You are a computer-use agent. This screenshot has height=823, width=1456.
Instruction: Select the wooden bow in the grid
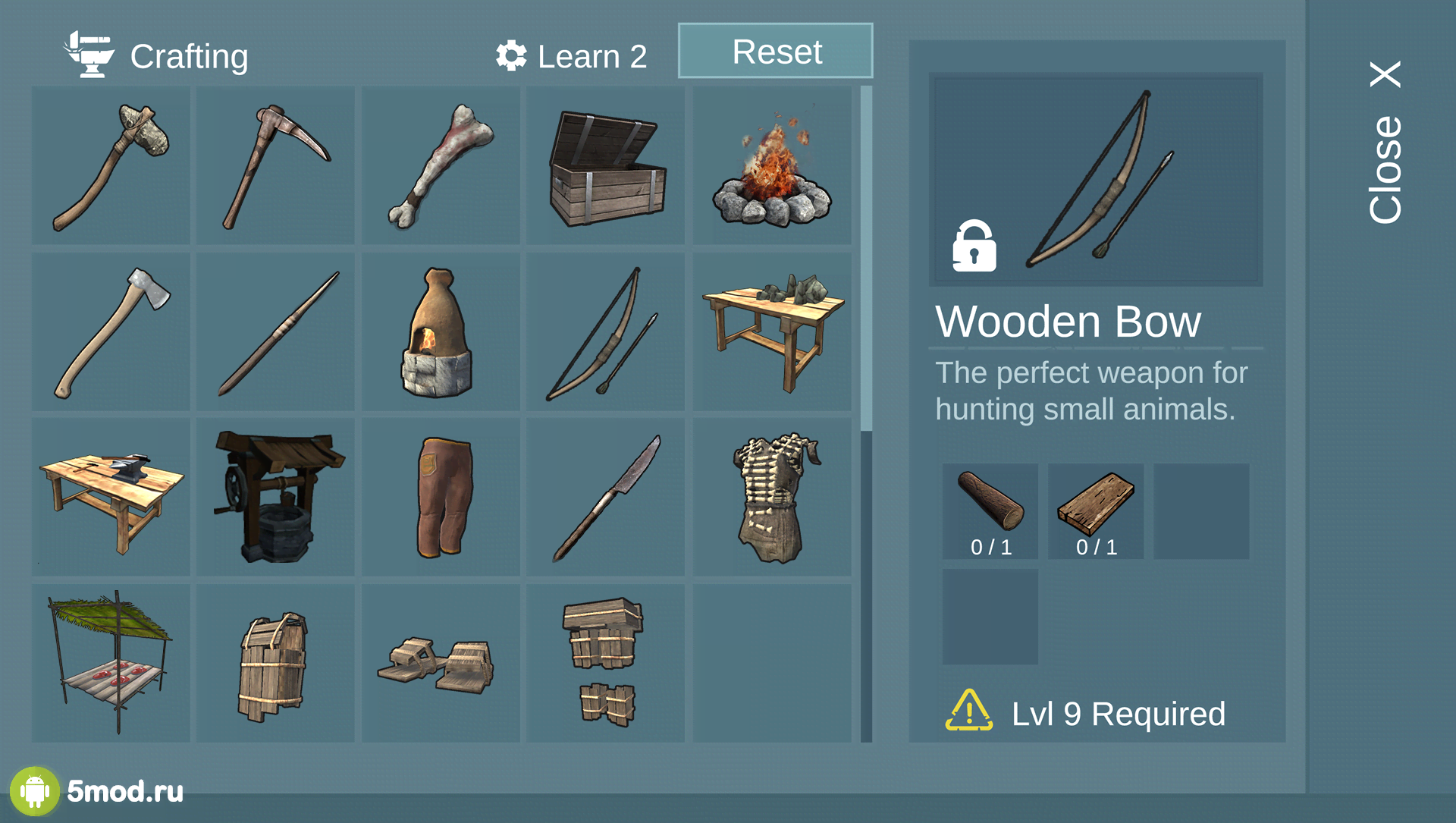[x=606, y=331]
